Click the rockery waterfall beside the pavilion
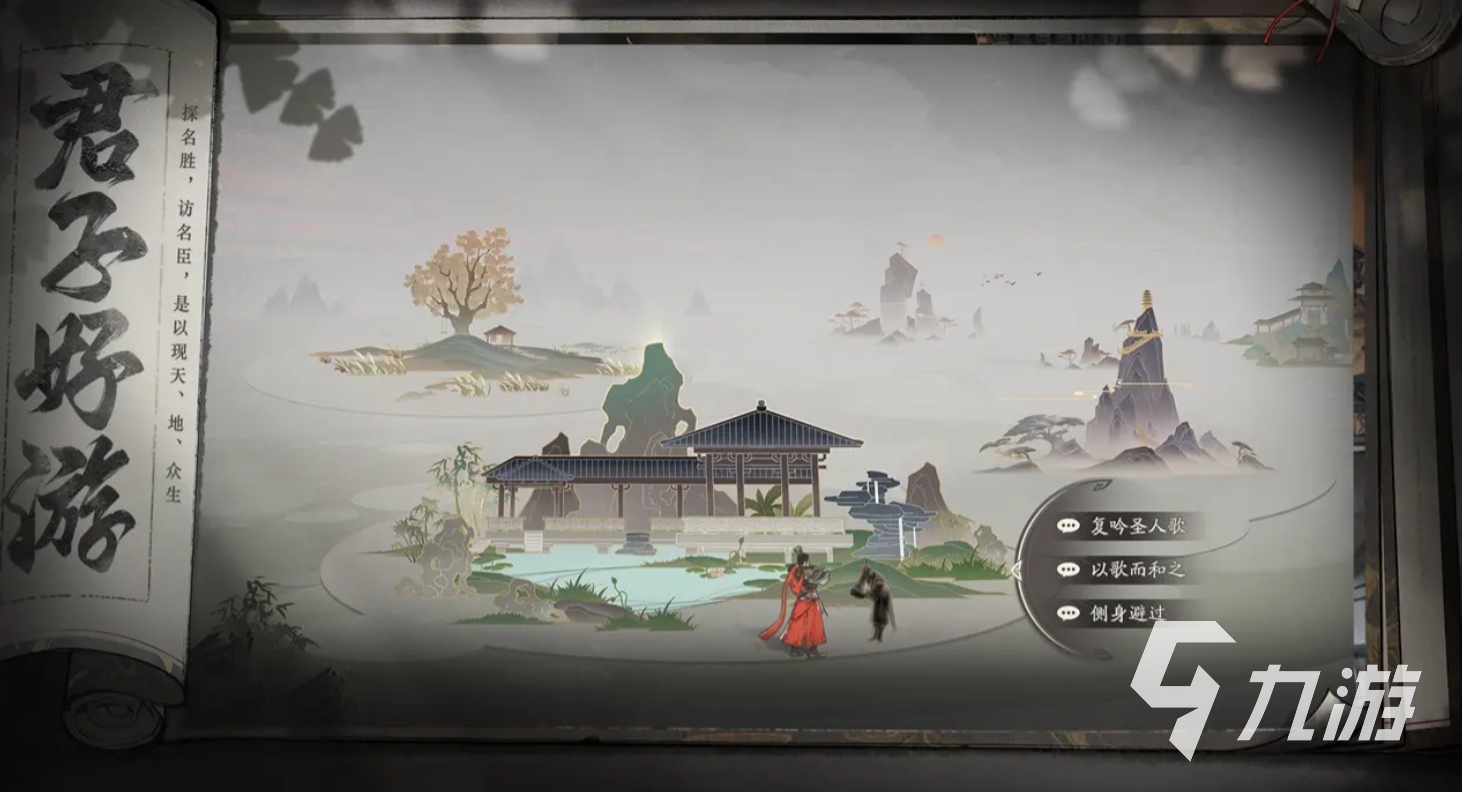Image resolution: width=1462 pixels, height=792 pixels. (888, 510)
